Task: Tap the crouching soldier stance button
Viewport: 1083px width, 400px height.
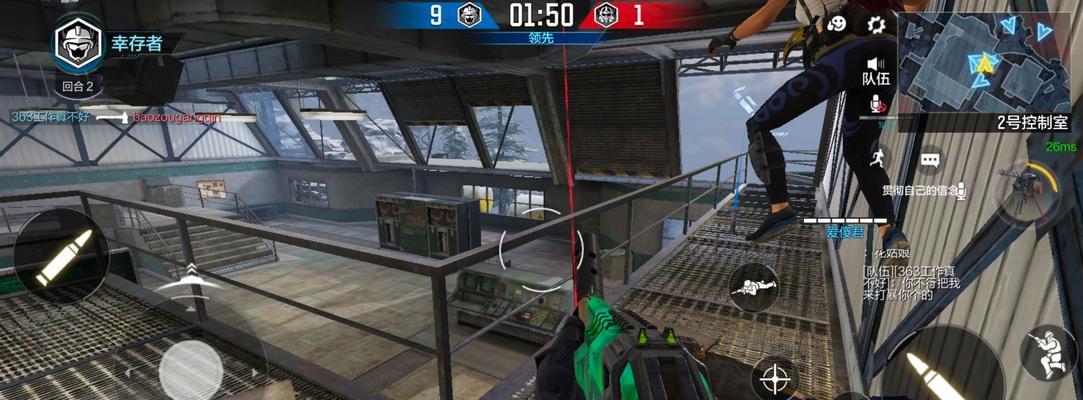Action: click(1048, 354)
